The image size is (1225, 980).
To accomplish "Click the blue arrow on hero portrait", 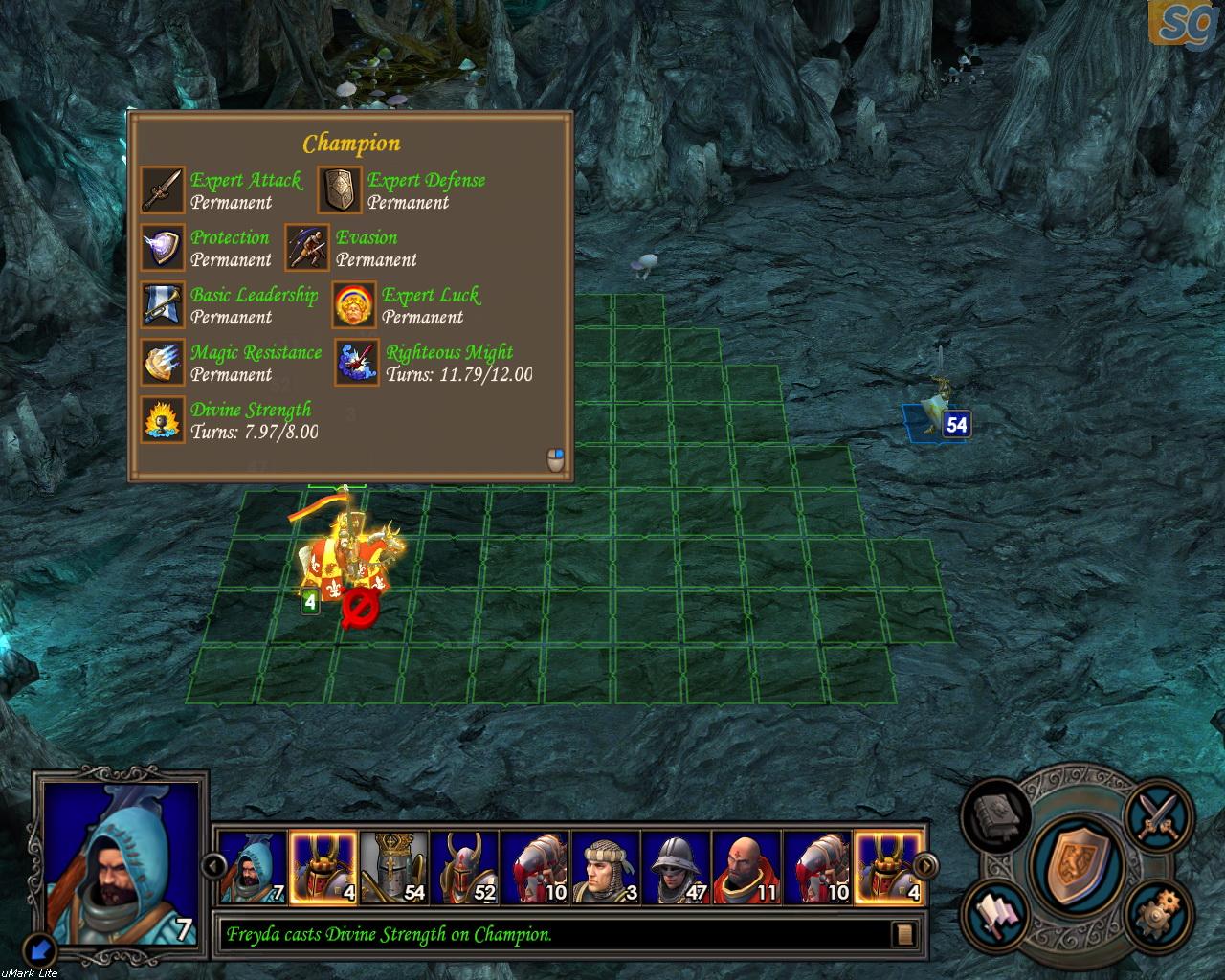I will pyautogui.click(x=41, y=947).
